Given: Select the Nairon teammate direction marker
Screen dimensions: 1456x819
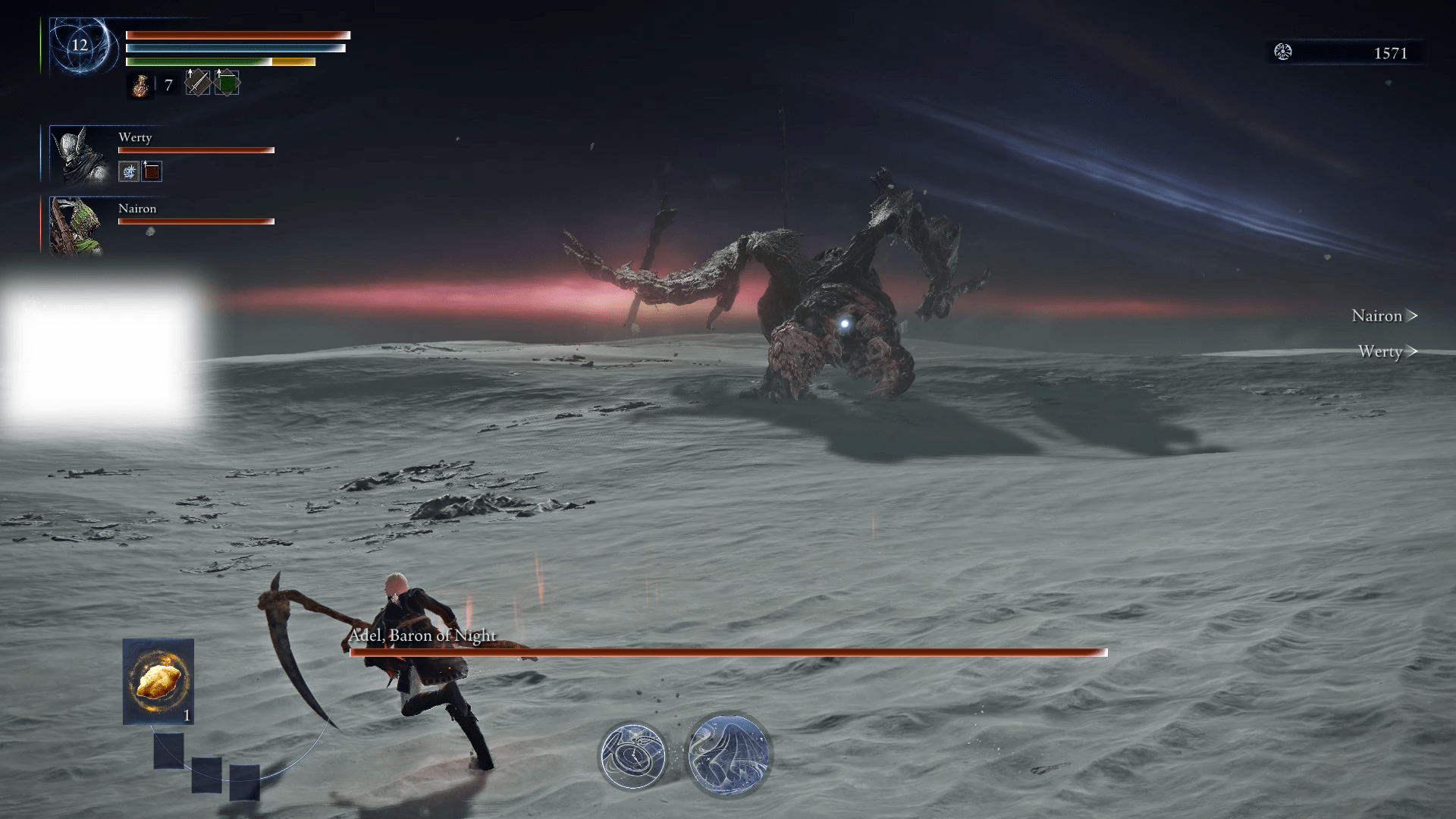Looking at the screenshot, I should coord(1384,316).
